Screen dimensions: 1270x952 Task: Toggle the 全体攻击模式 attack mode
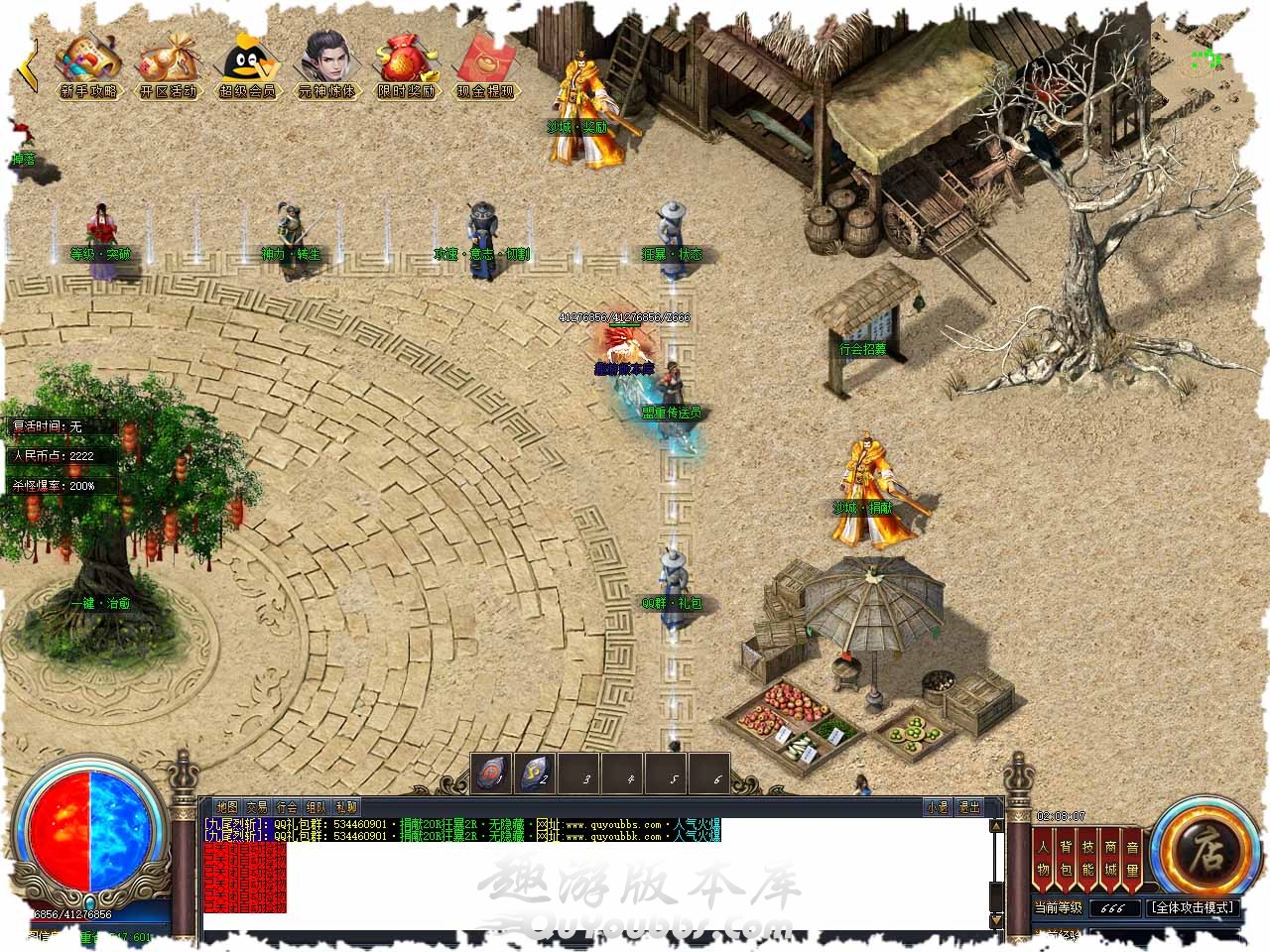[x=1193, y=907]
